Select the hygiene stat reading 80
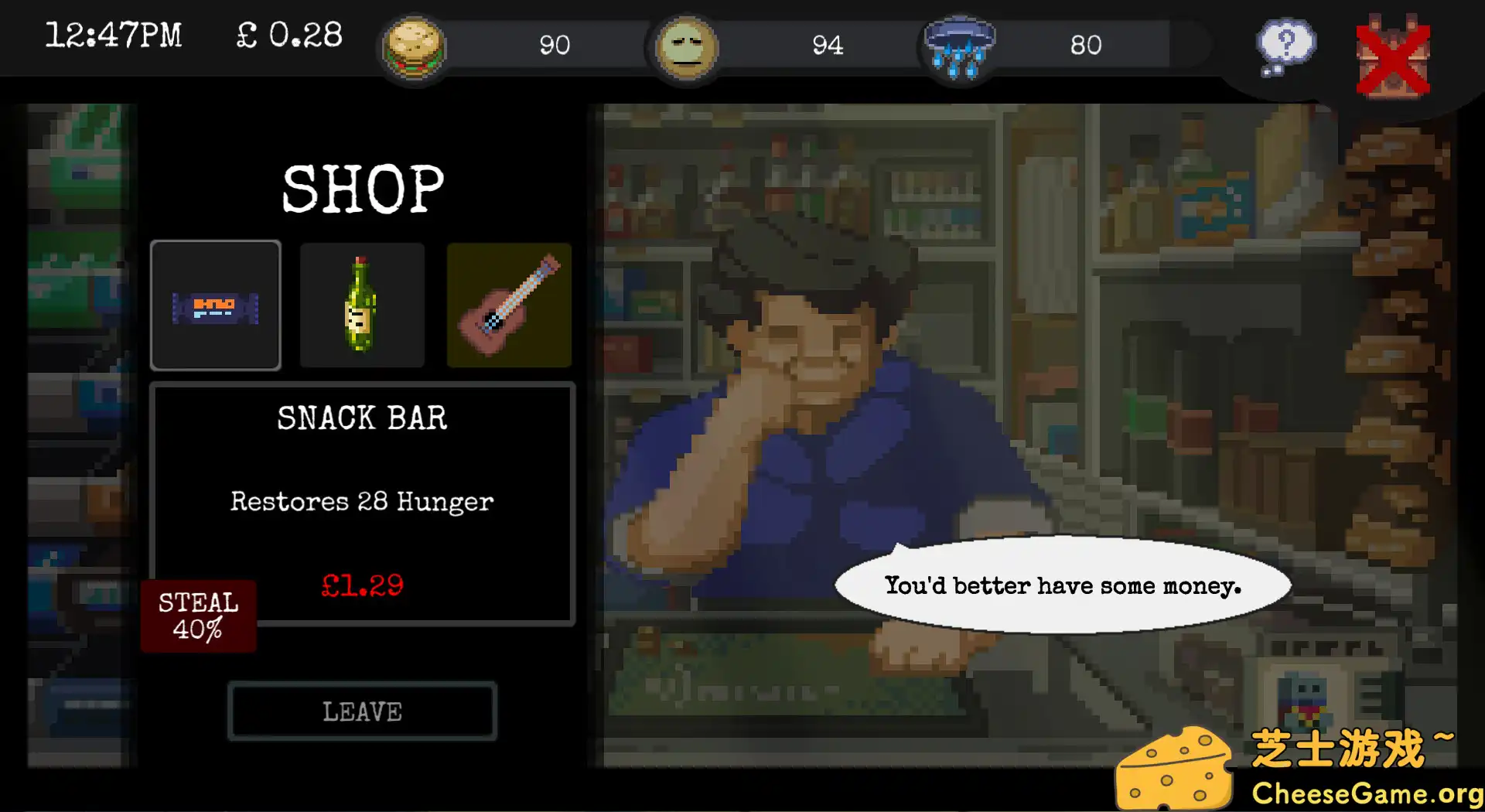The width and height of the screenshot is (1485, 812). click(1087, 46)
